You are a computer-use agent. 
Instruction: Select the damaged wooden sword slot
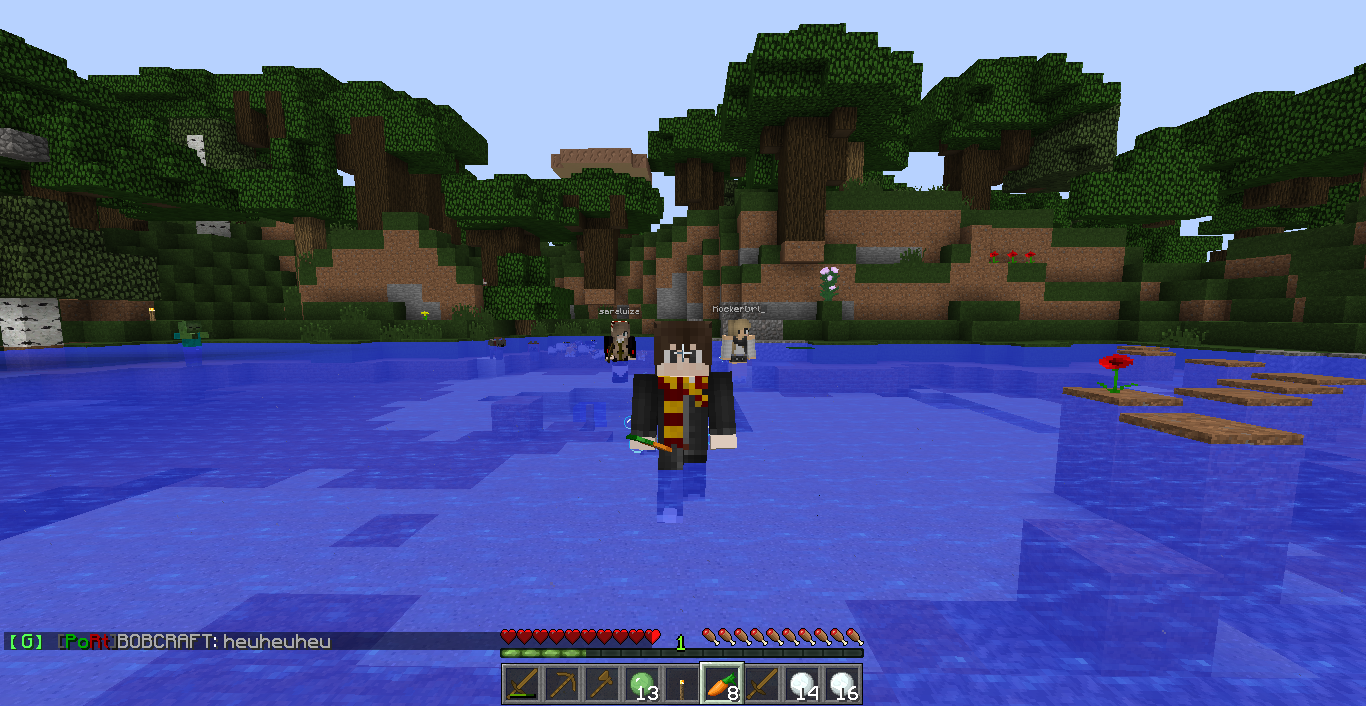pos(522,684)
